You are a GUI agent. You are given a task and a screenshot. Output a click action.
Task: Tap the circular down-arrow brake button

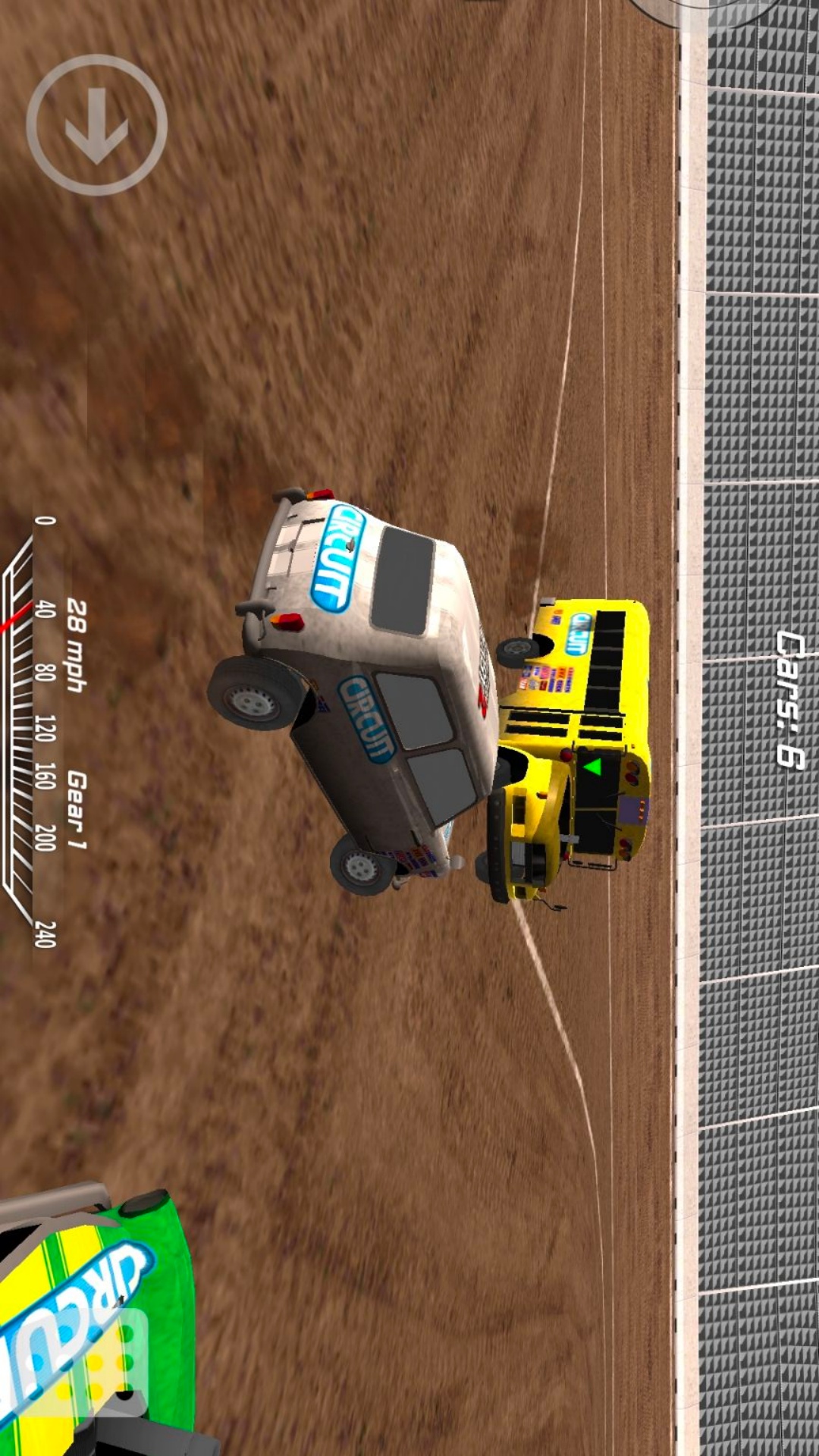97,125
